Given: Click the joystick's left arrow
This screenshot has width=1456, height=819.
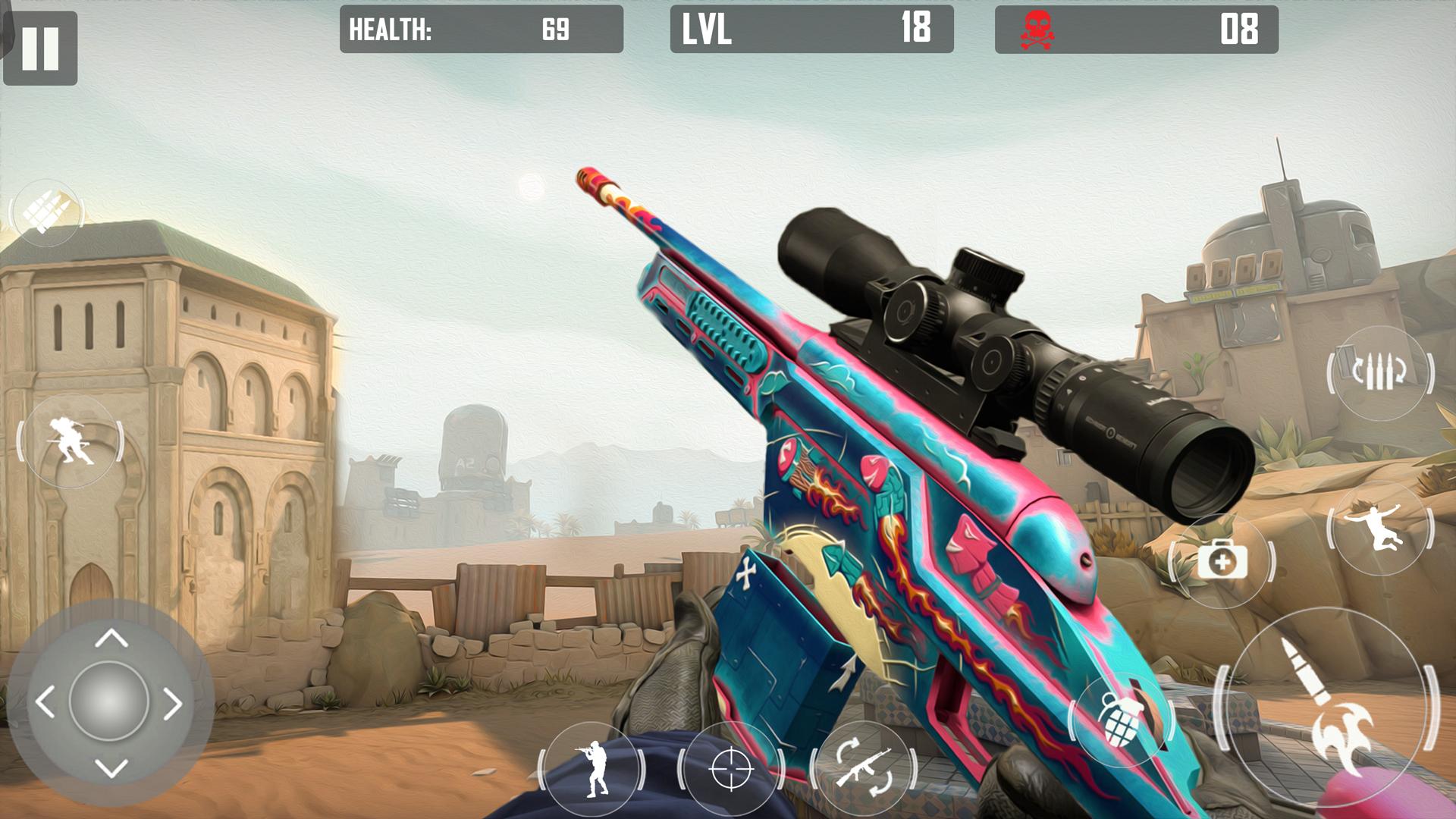Looking at the screenshot, I should pos(45,703).
